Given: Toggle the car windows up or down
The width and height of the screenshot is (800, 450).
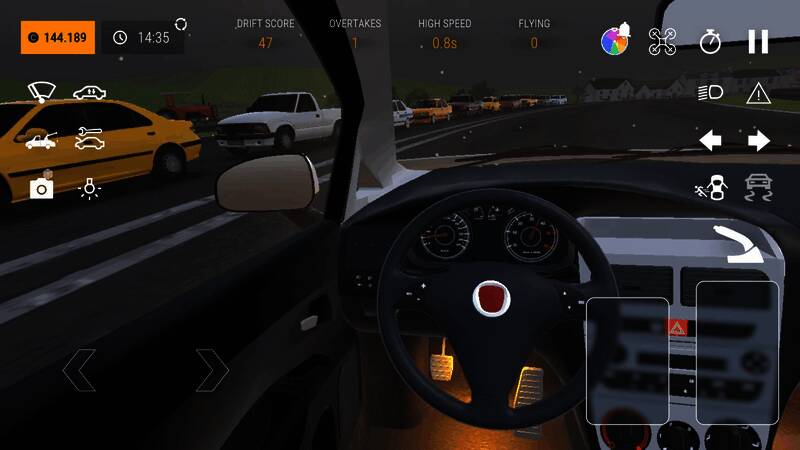Looking at the screenshot, I should (x=89, y=93).
